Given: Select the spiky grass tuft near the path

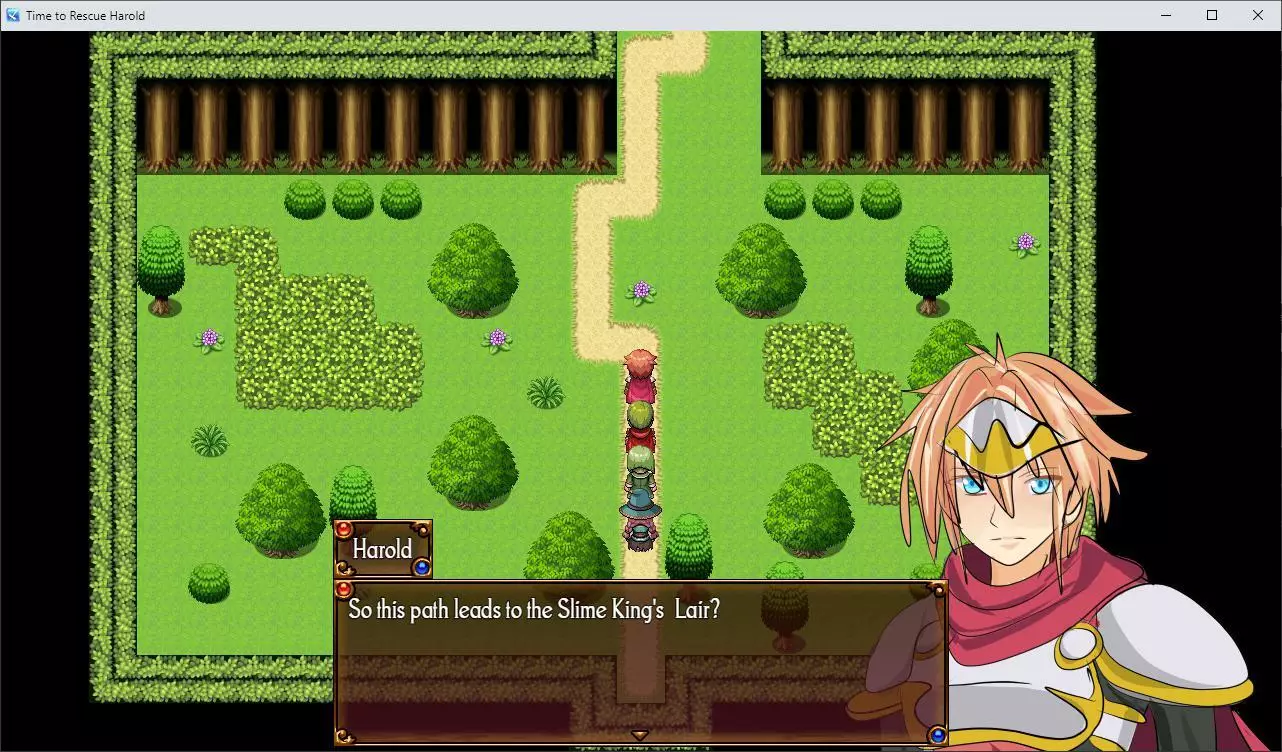Looking at the screenshot, I should [x=547, y=394].
